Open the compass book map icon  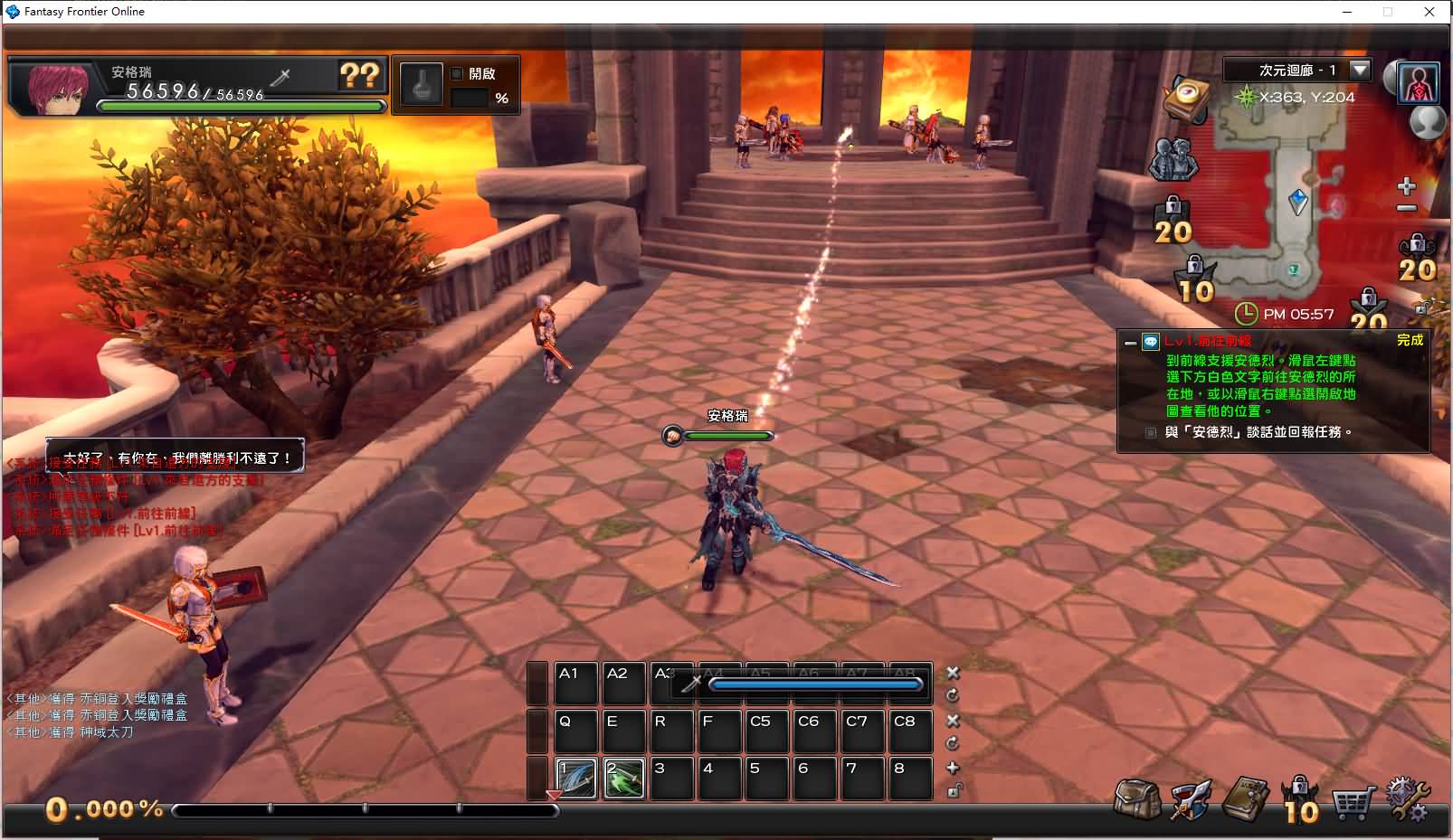tap(1187, 98)
